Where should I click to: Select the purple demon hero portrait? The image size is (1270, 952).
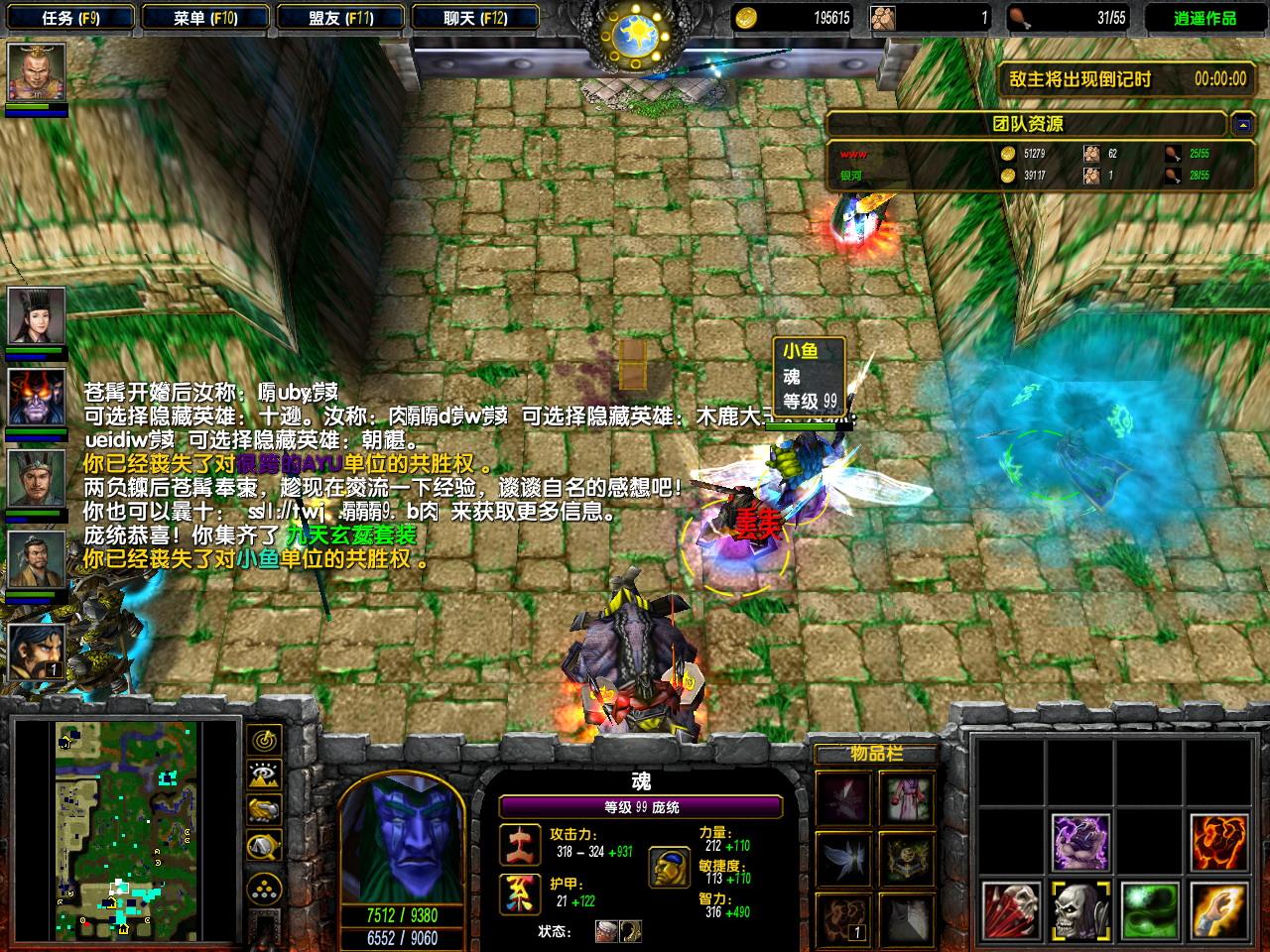coord(37,397)
